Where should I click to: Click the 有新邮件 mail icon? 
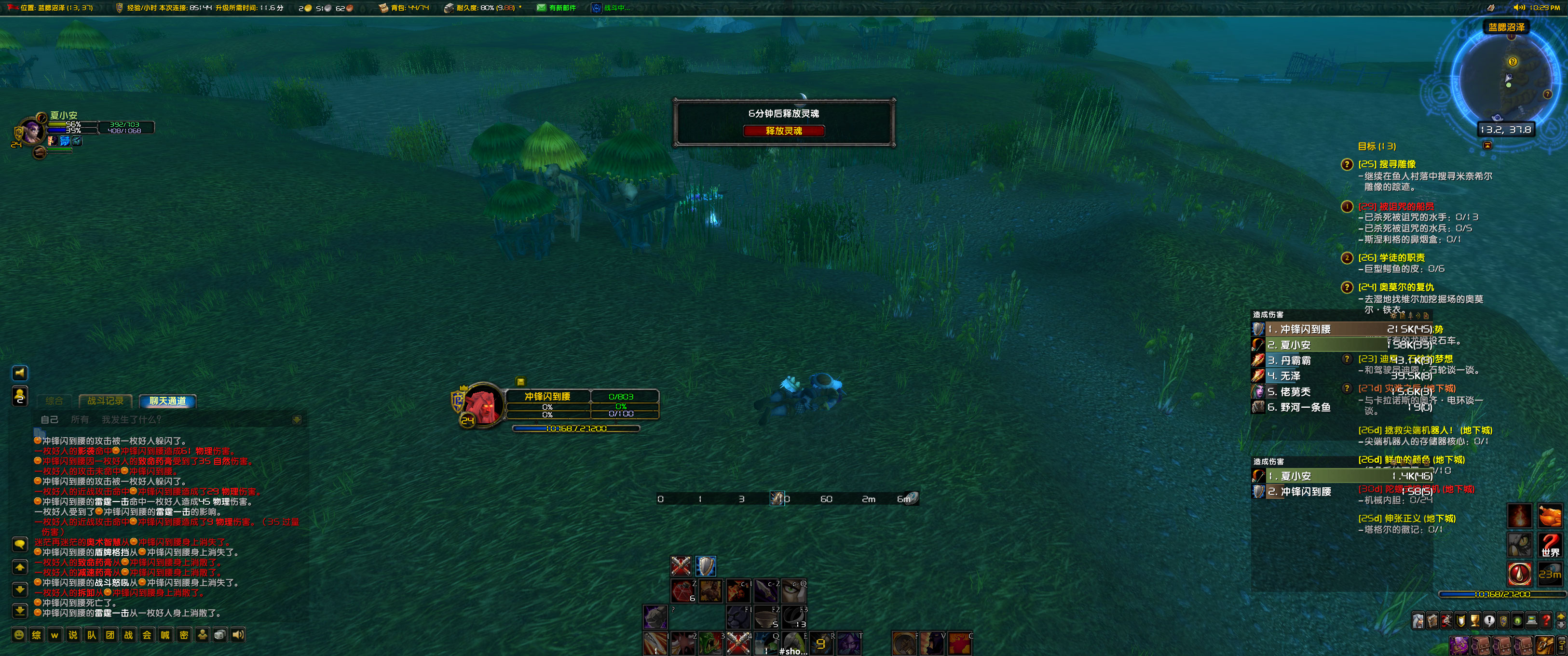click(541, 8)
